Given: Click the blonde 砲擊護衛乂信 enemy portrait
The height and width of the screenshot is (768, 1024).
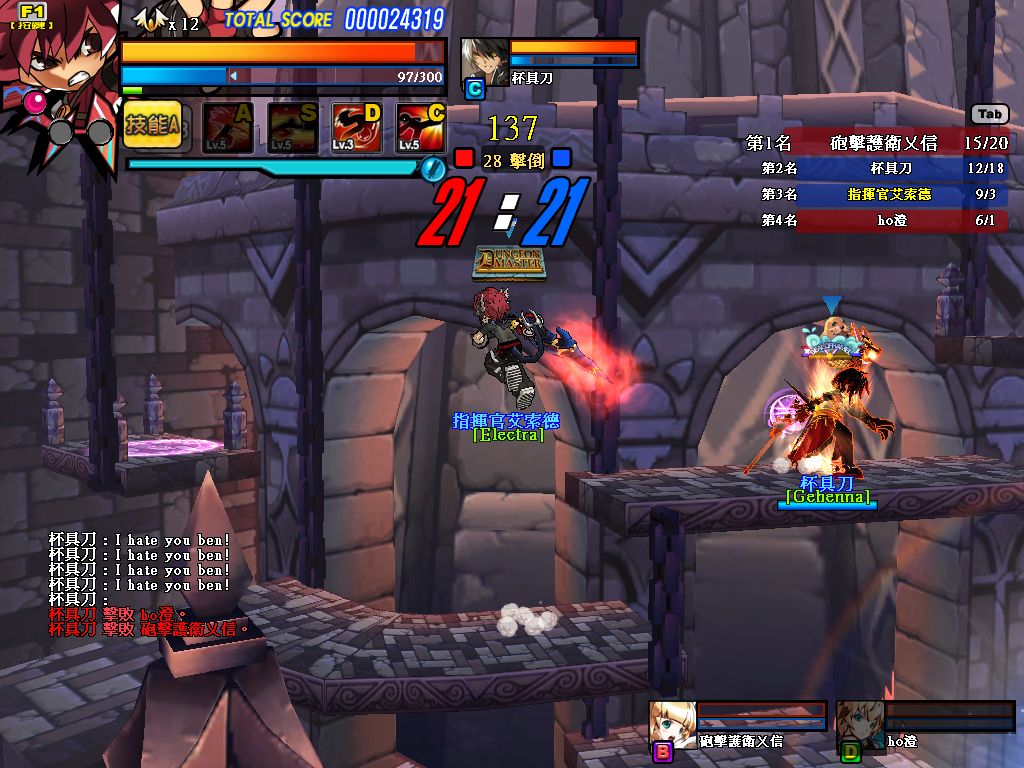Looking at the screenshot, I should coord(672,722).
